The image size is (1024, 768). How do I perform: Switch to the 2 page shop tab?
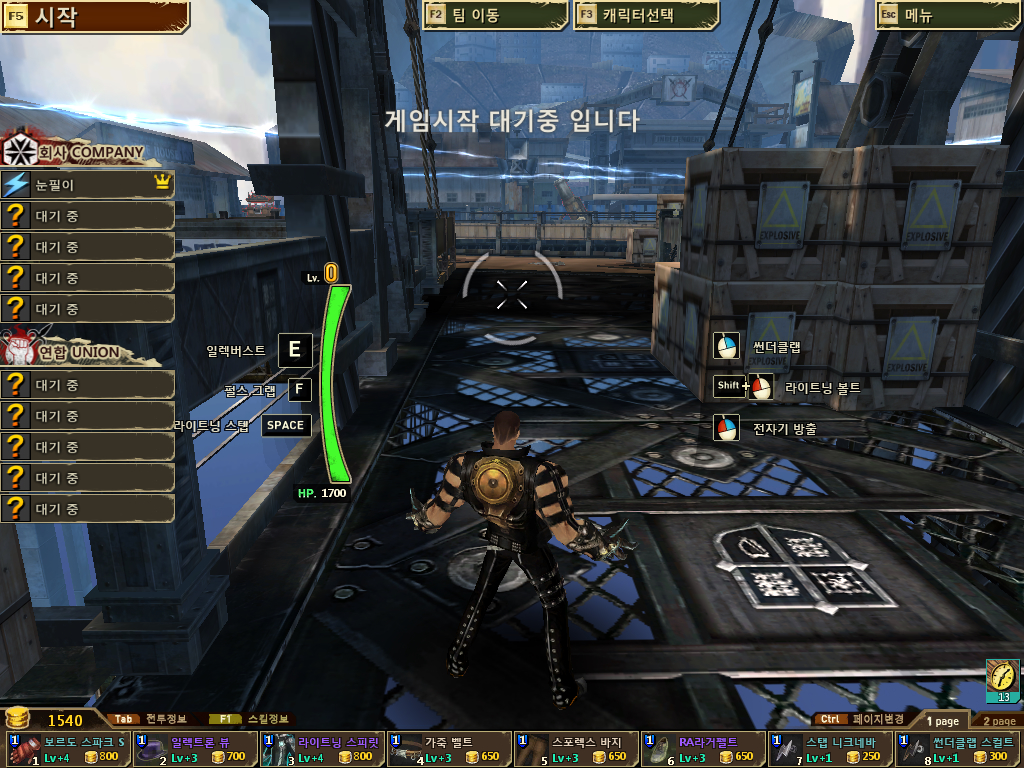(x=996, y=721)
